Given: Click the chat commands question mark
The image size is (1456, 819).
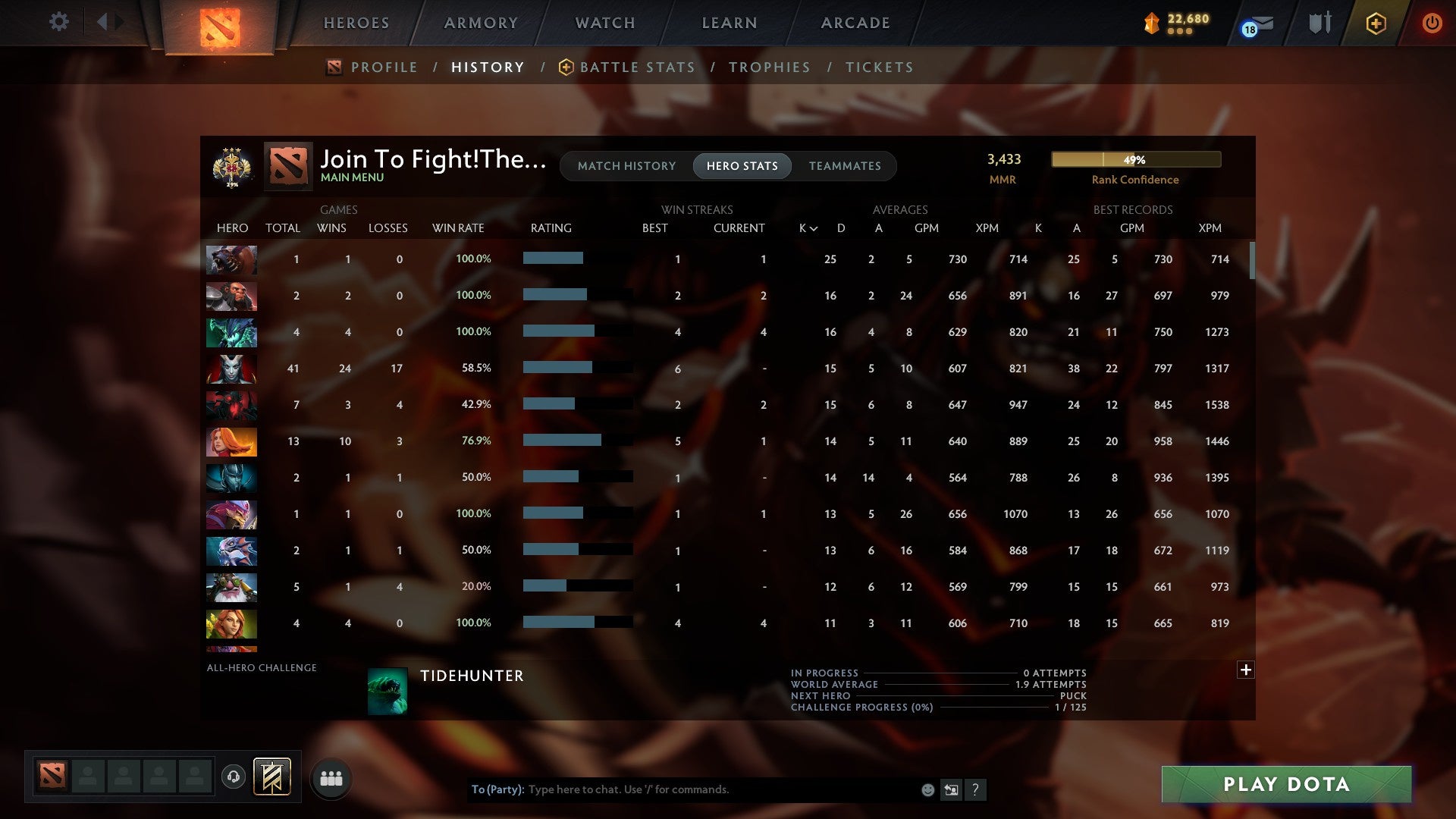Looking at the screenshot, I should pos(977,789).
